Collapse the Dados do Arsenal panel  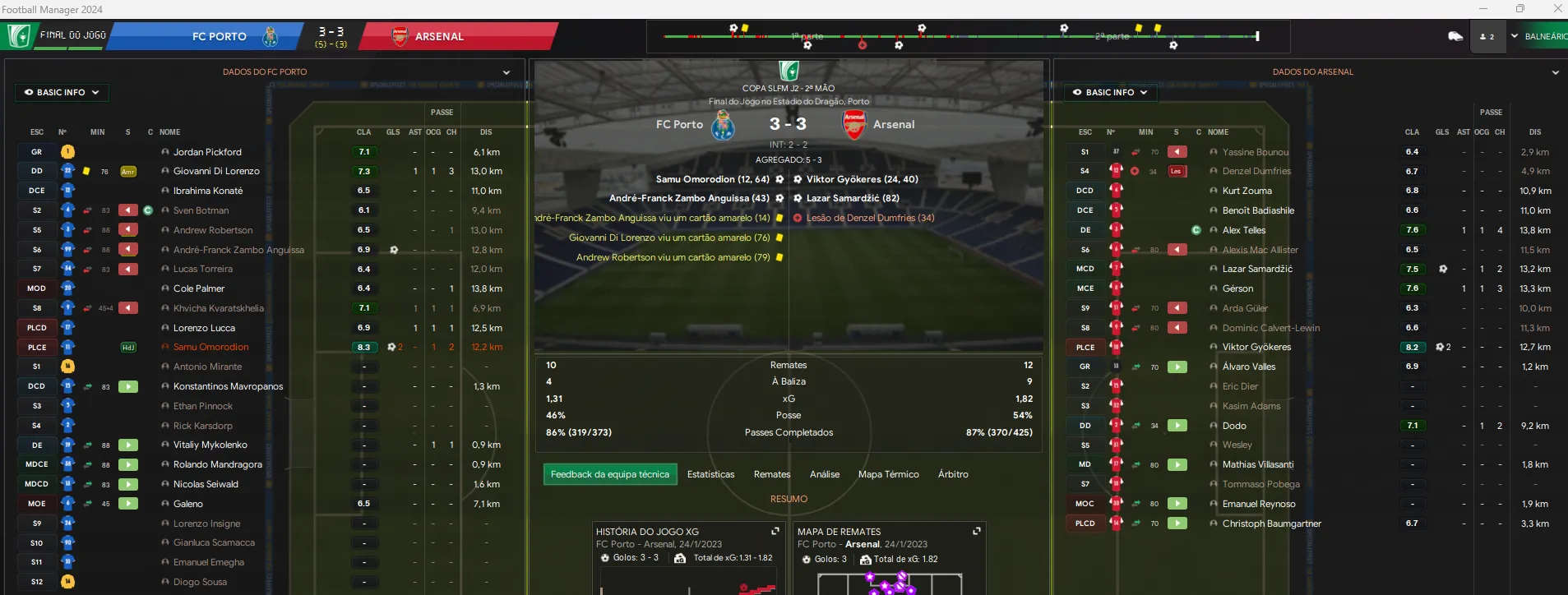[1555, 72]
